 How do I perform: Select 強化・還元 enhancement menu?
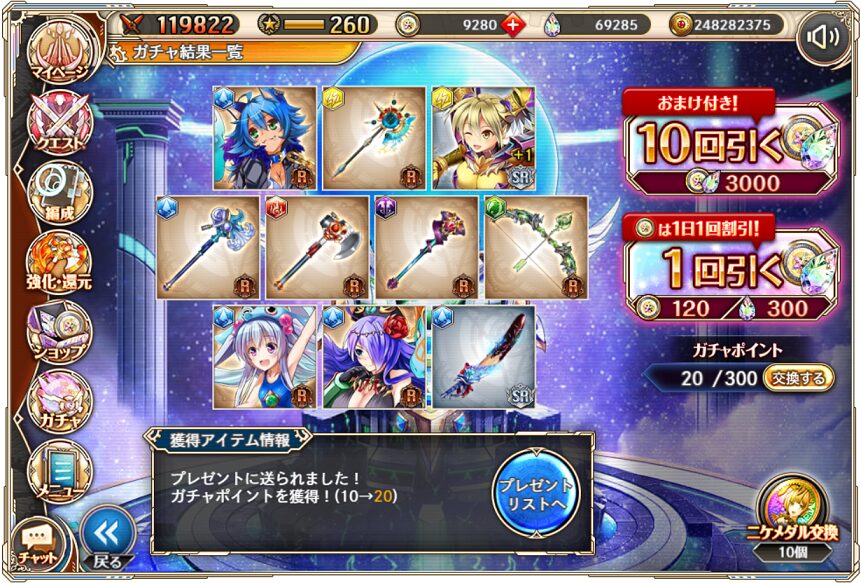coord(58,262)
